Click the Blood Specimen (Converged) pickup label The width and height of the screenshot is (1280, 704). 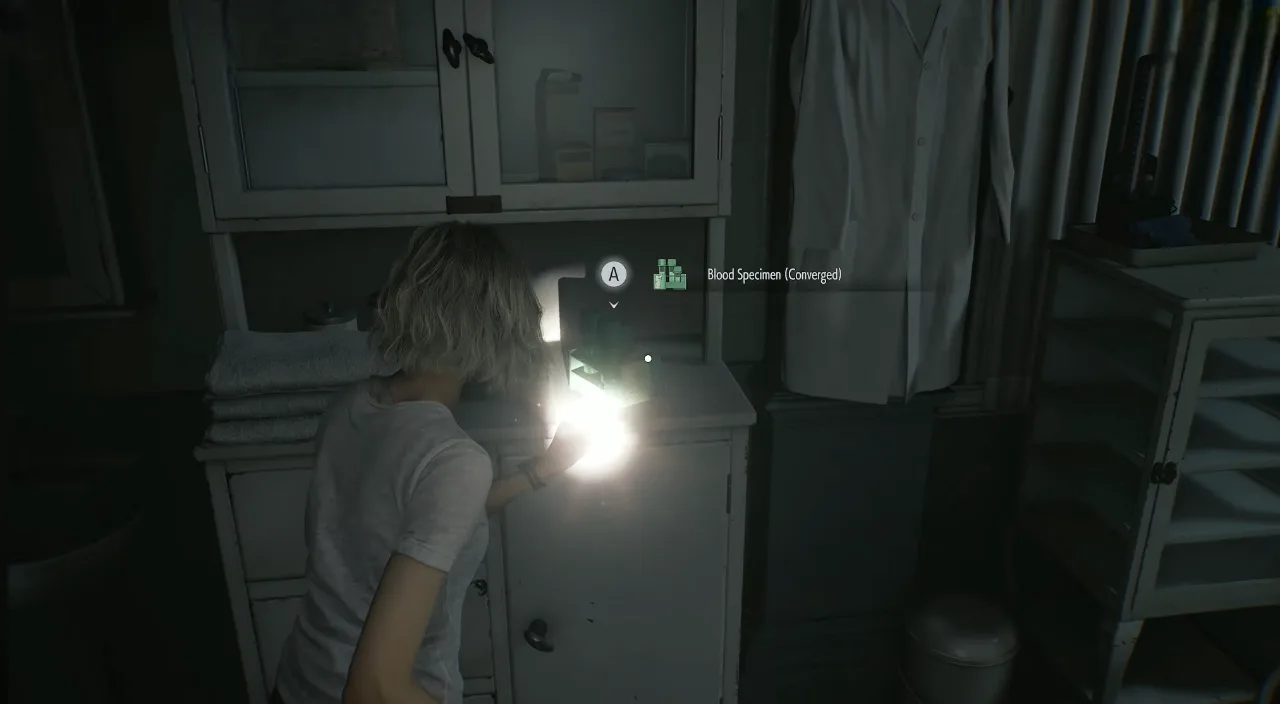774,275
